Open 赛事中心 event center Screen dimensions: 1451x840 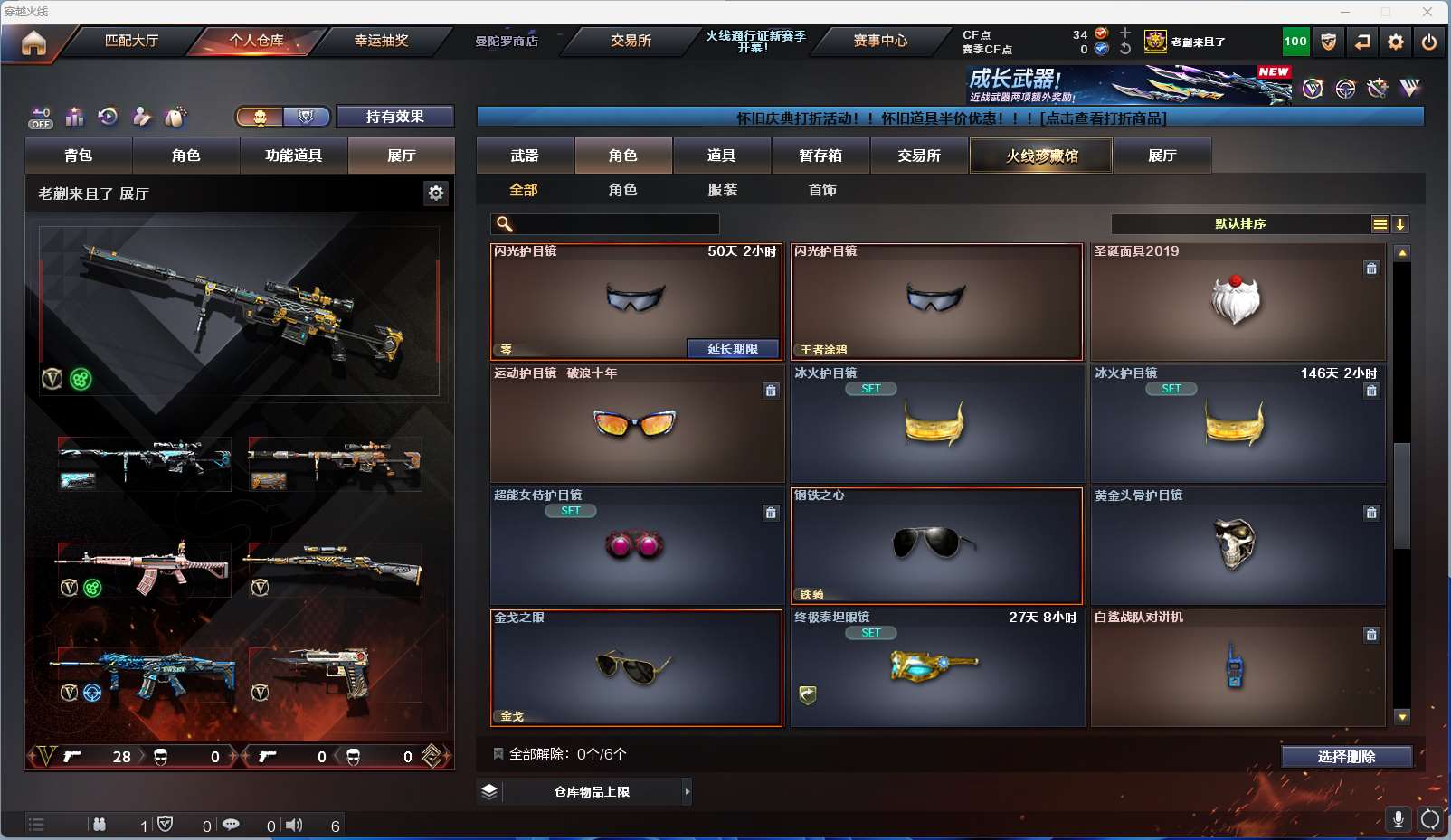(880, 41)
